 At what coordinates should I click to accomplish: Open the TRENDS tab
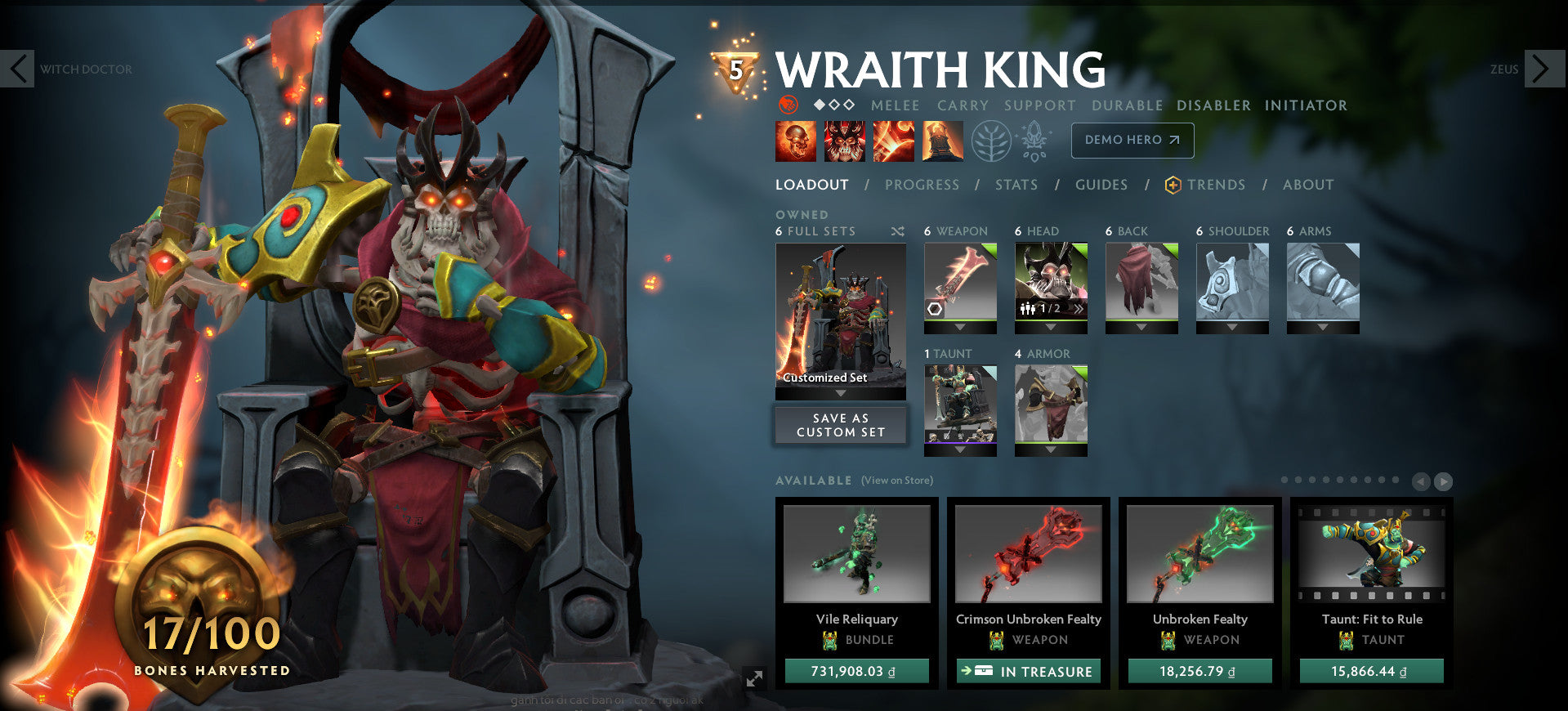(1216, 185)
